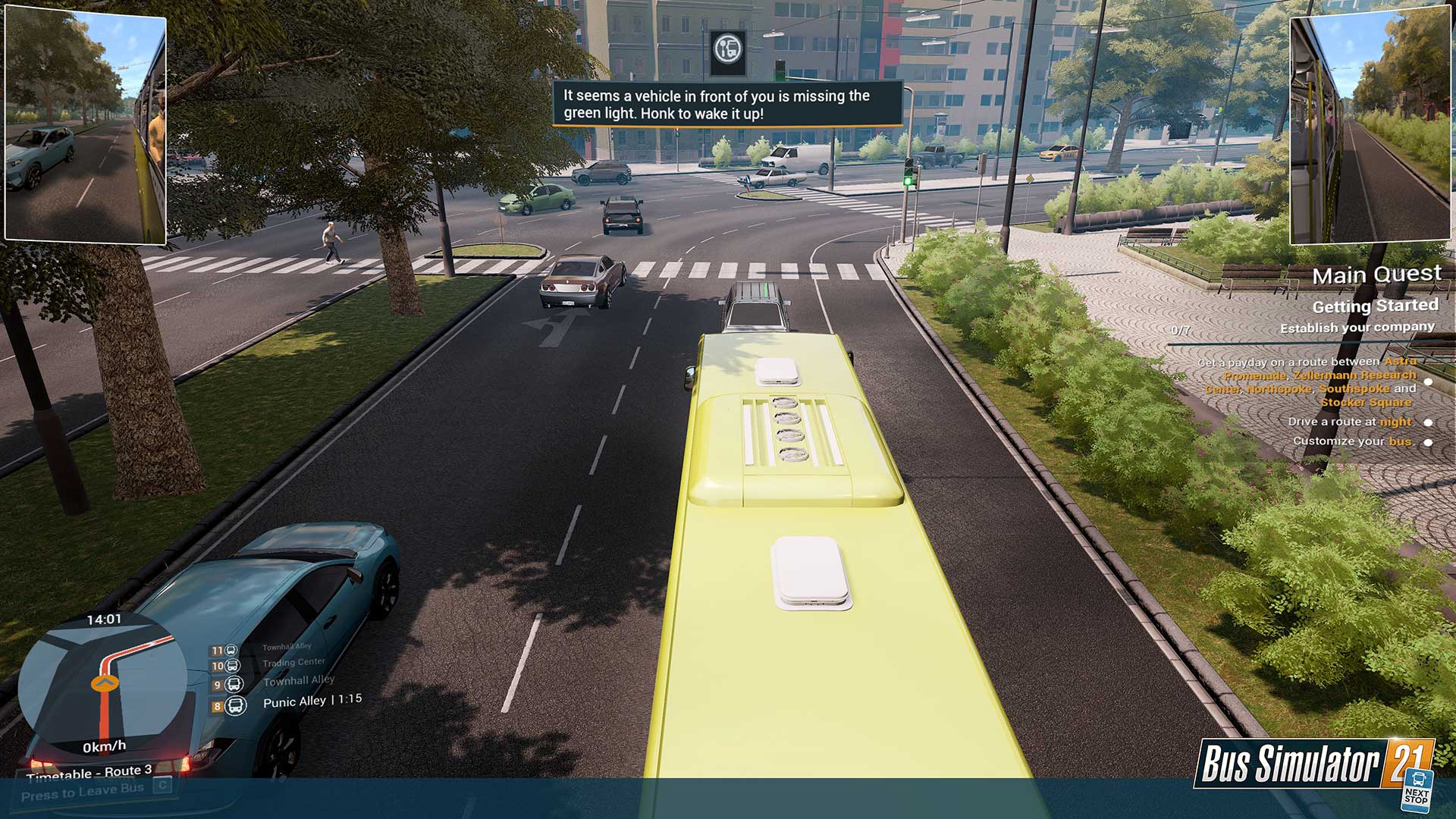Select the 'Drive a route at night' objective
This screenshot has width=1456, height=819.
pos(1349,422)
